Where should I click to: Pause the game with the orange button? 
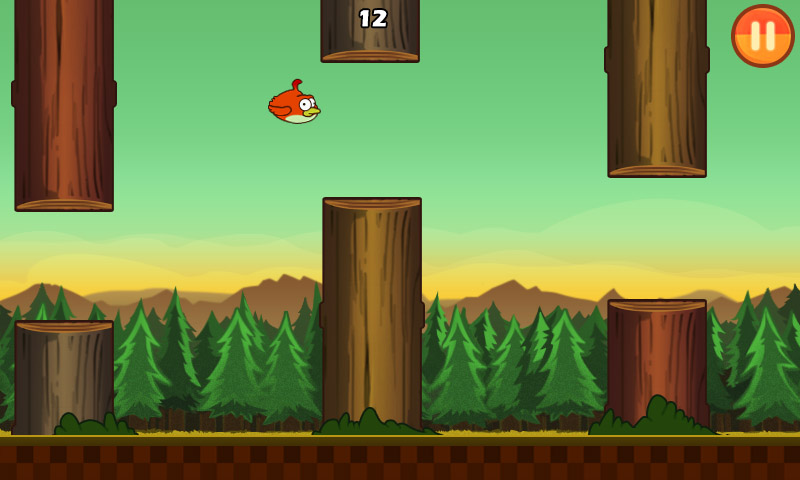tap(762, 36)
